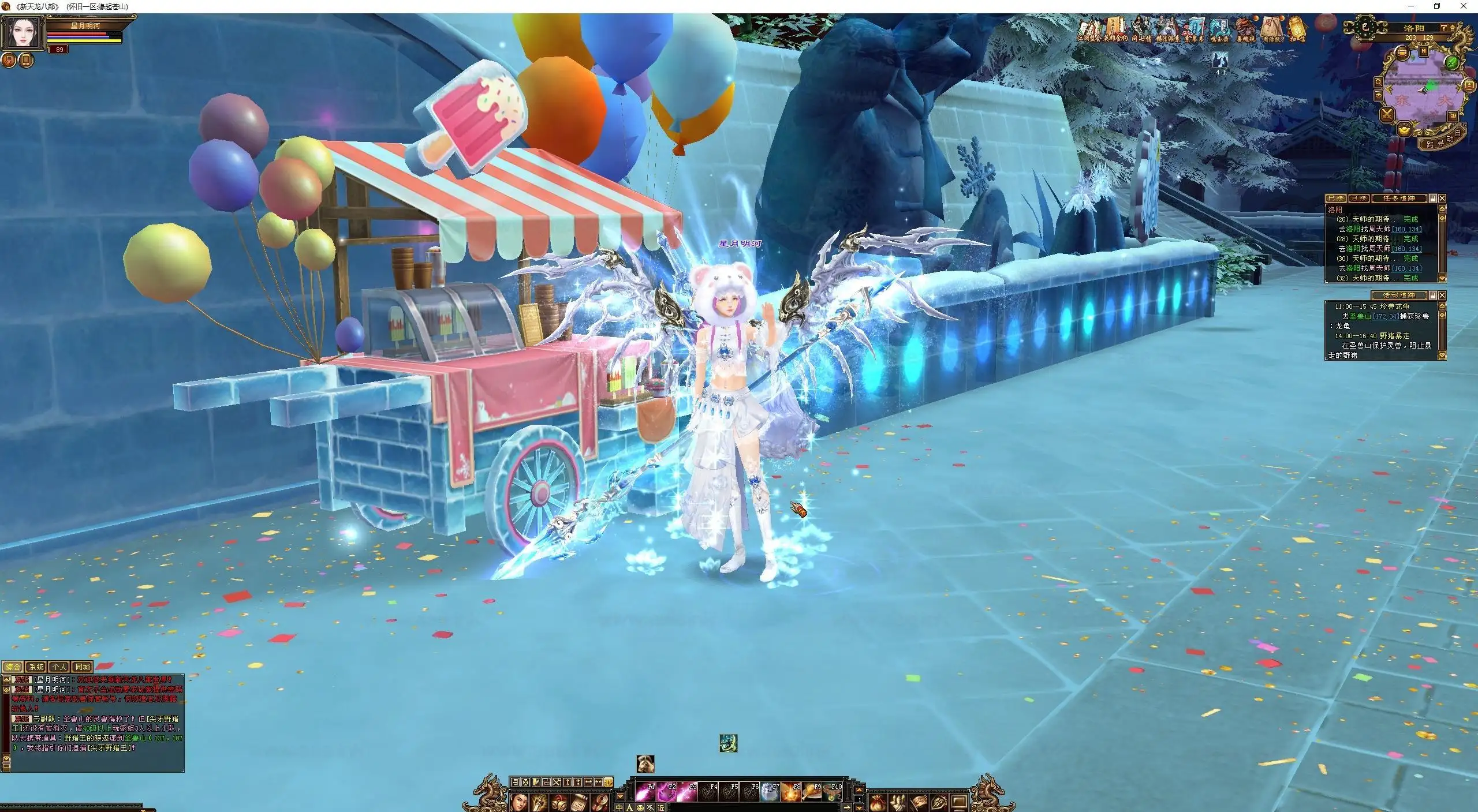The height and width of the screenshot is (812, 1478).
Task: Collapse the quest tracker panel with its arrow
Action: point(1442,208)
